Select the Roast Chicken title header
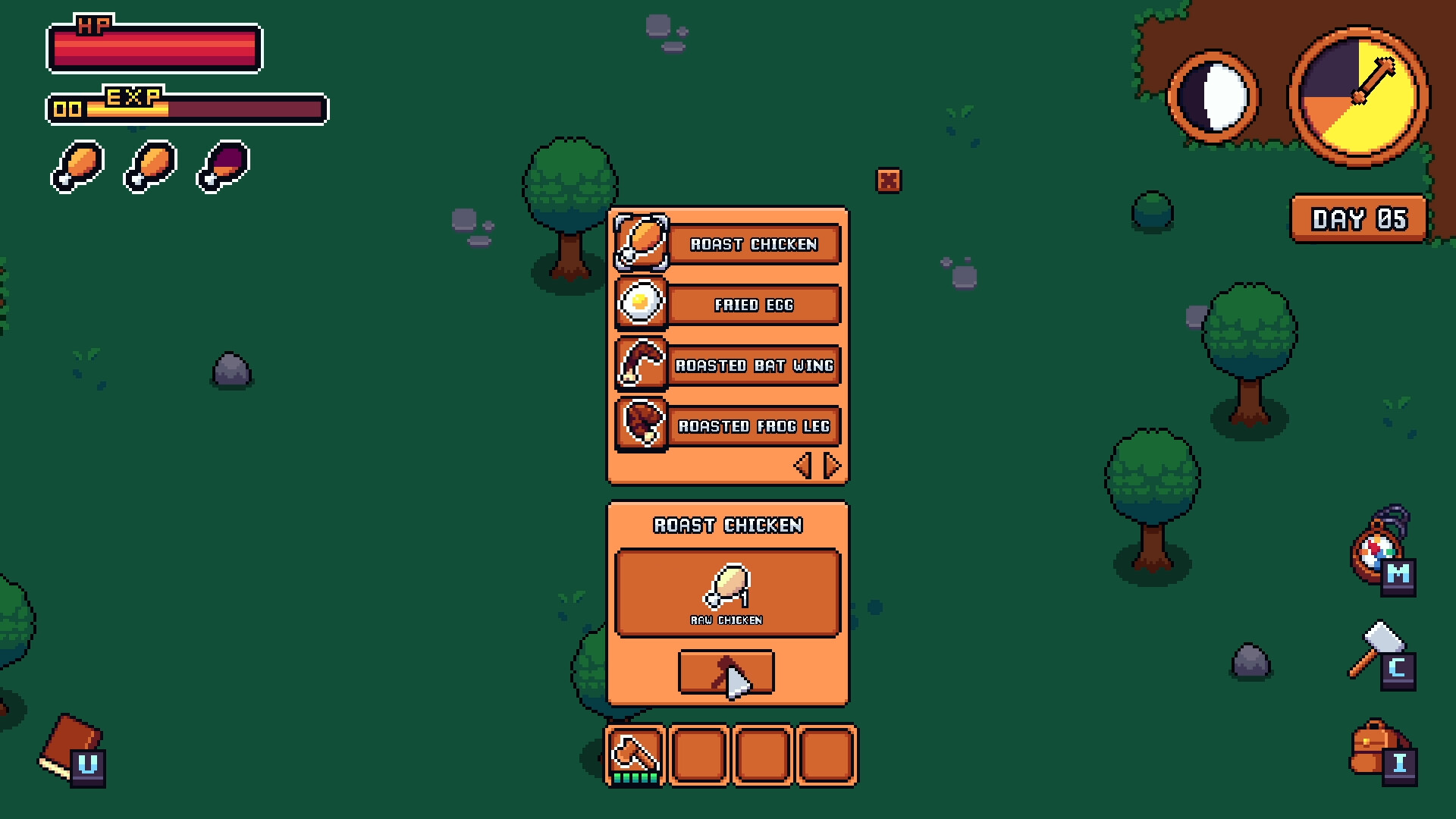The image size is (1456, 819). tap(728, 525)
